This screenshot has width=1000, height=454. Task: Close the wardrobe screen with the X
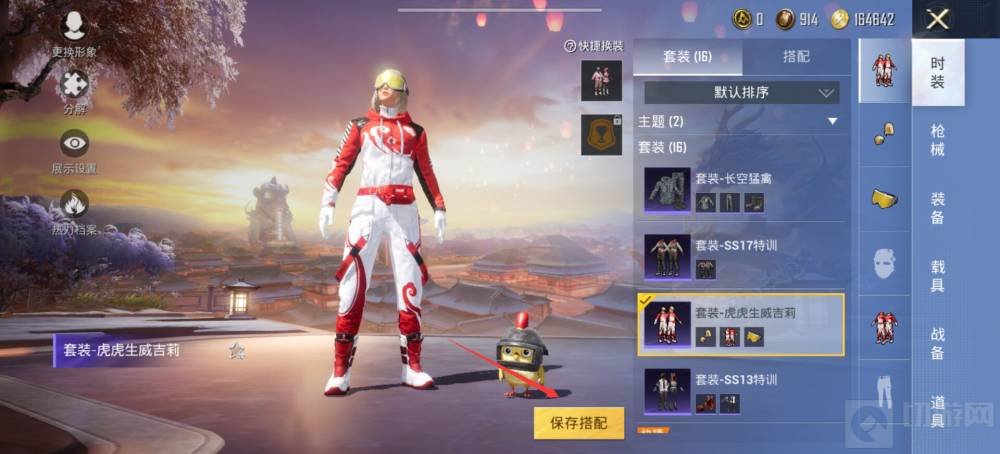937,19
